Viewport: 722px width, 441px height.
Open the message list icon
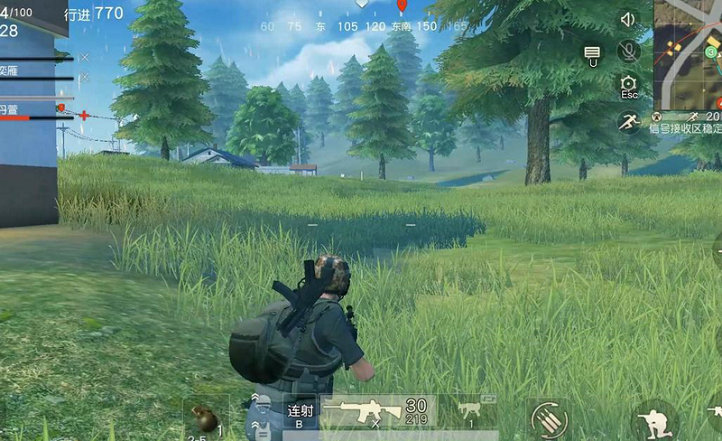tap(592, 53)
